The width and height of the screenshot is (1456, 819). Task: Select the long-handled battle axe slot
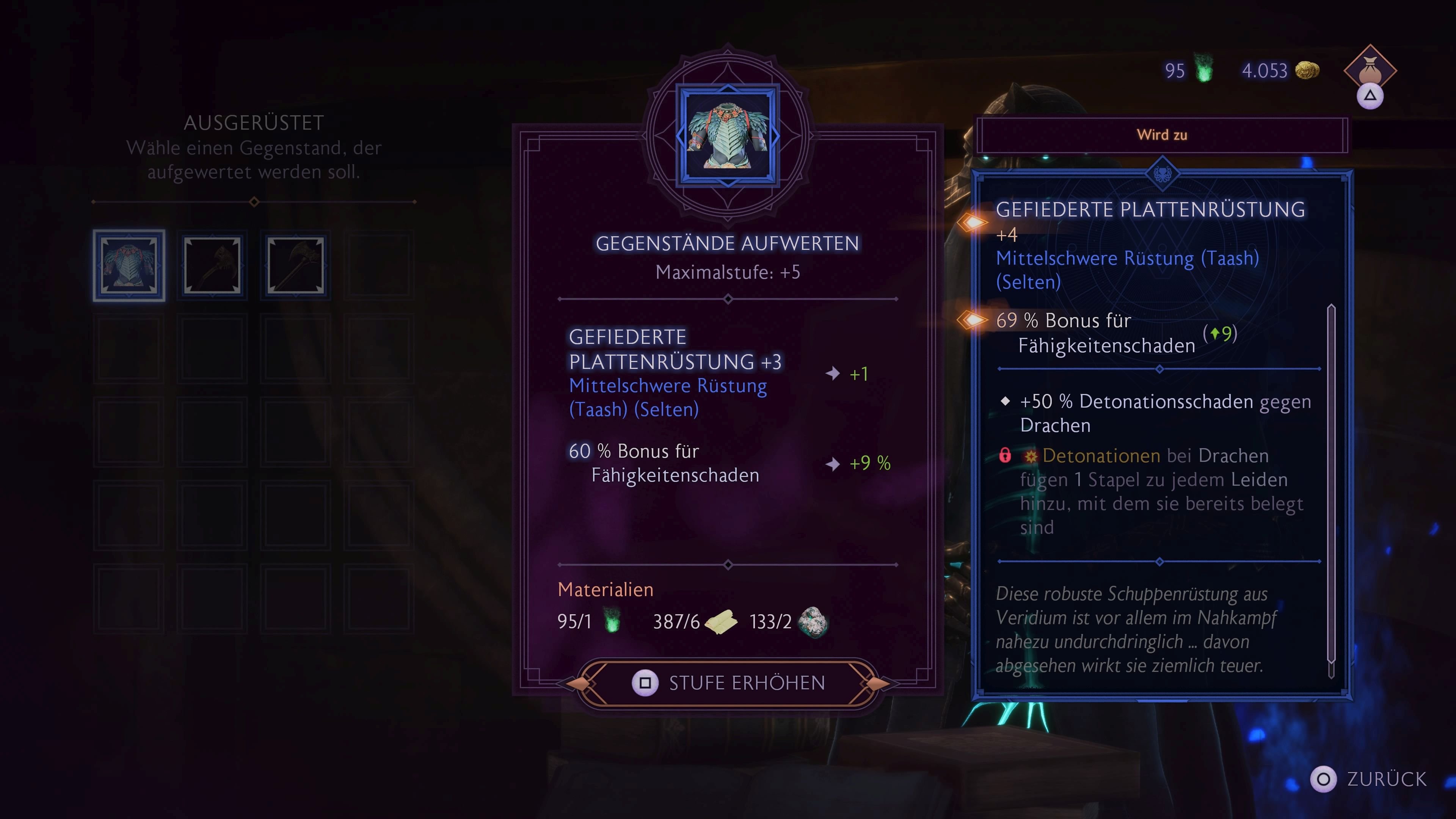(x=296, y=265)
